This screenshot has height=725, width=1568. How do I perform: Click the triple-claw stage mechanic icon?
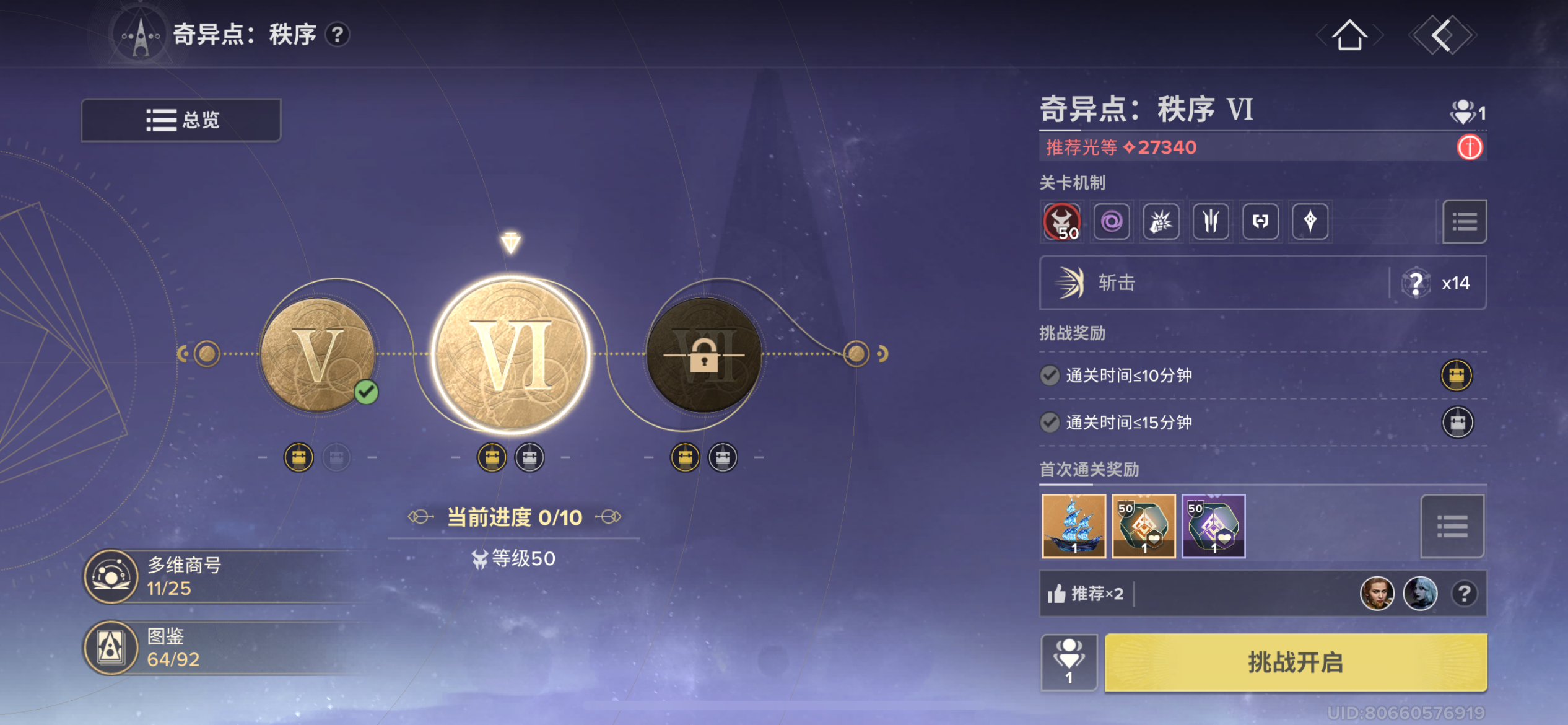click(x=1211, y=222)
